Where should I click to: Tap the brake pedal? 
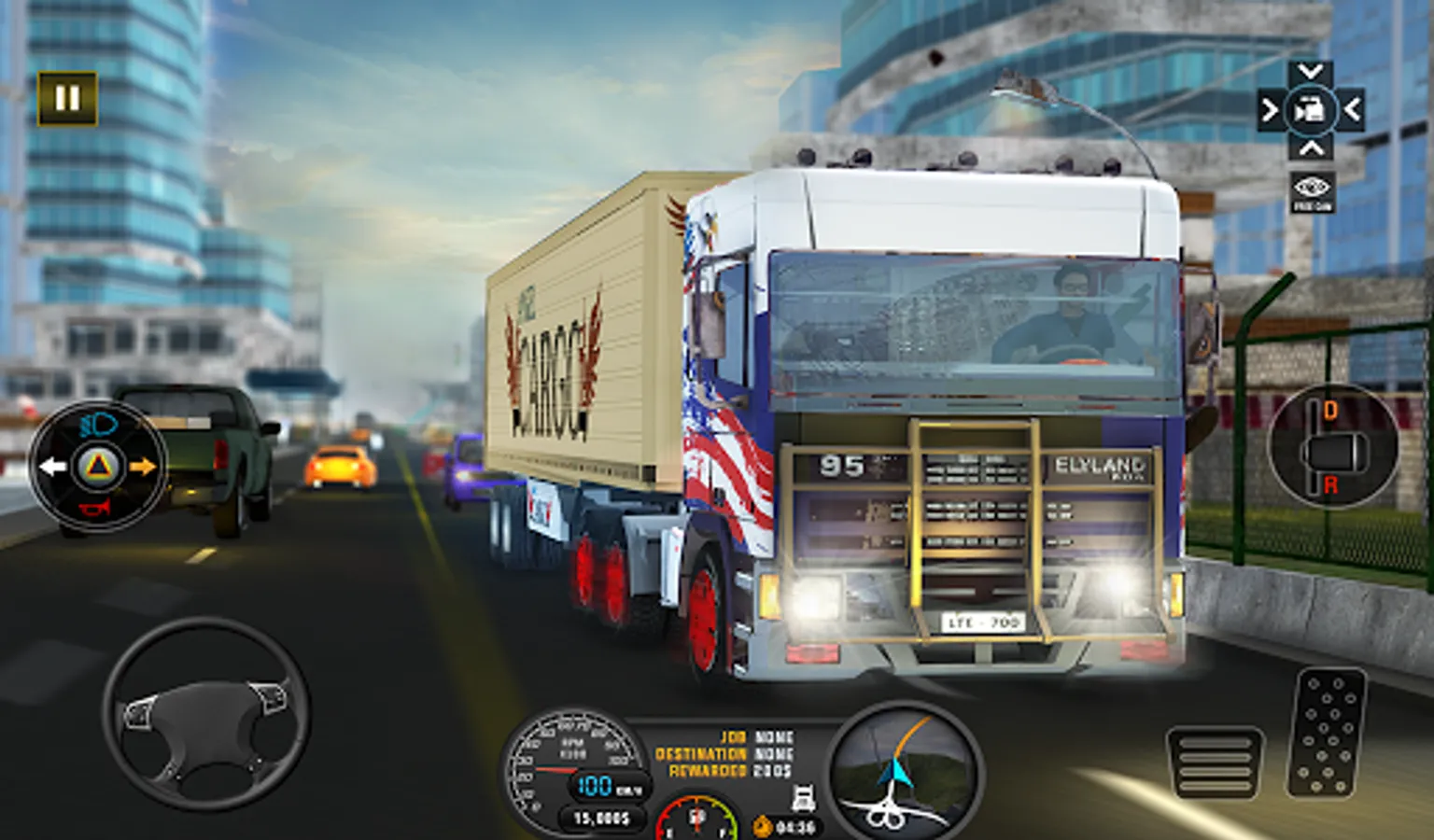(x=1215, y=763)
